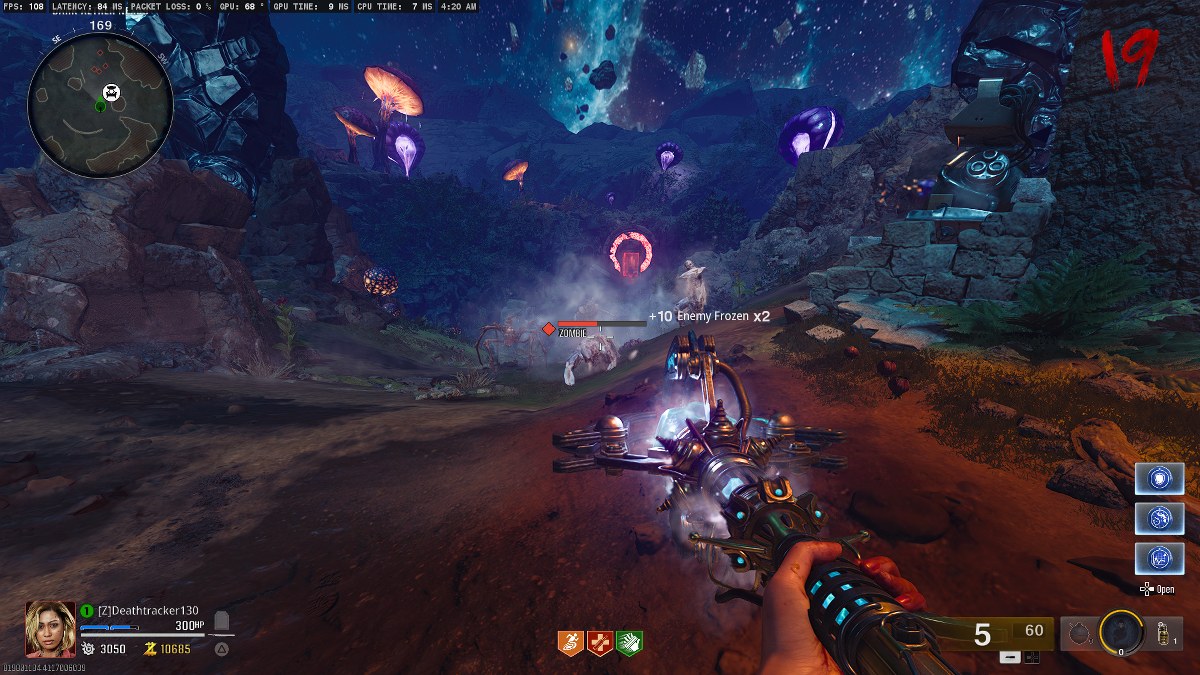Image resolution: width=1200 pixels, height=675 pixels.
Task: Use the middle GobbleGum slot
Action: (x=1159, y=518)
